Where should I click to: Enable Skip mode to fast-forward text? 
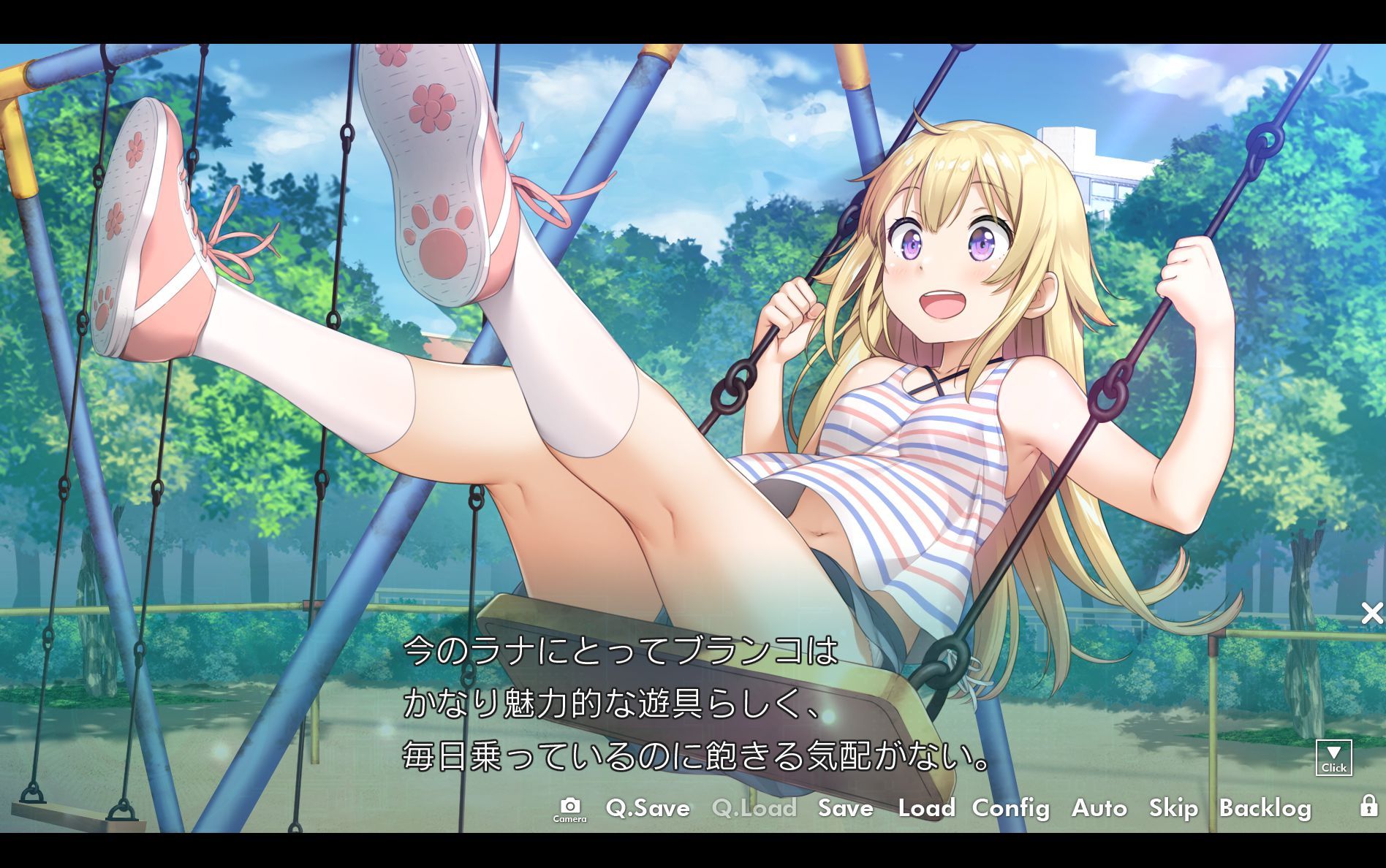[1173, 809]
